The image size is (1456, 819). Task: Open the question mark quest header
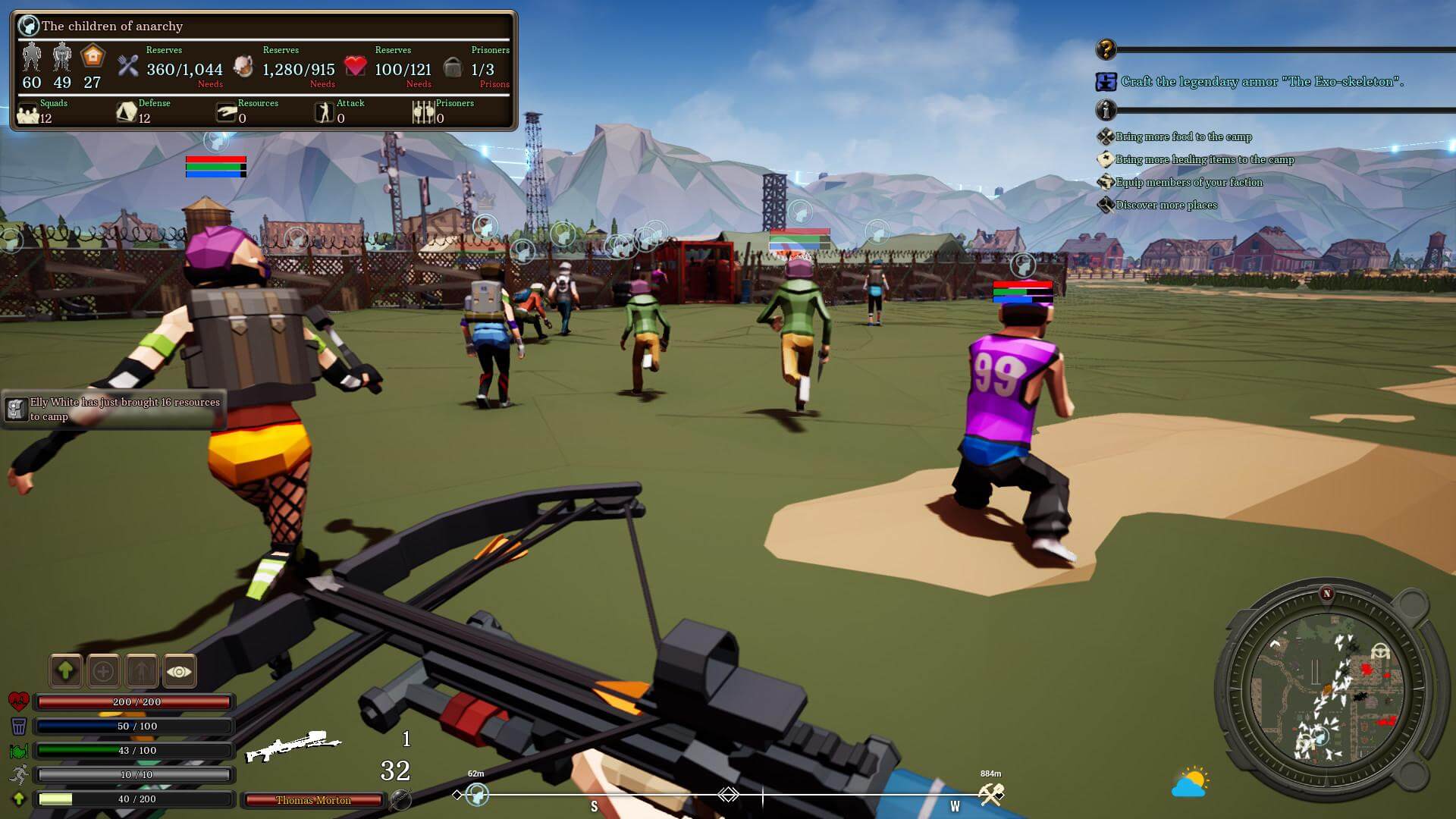1106,50
